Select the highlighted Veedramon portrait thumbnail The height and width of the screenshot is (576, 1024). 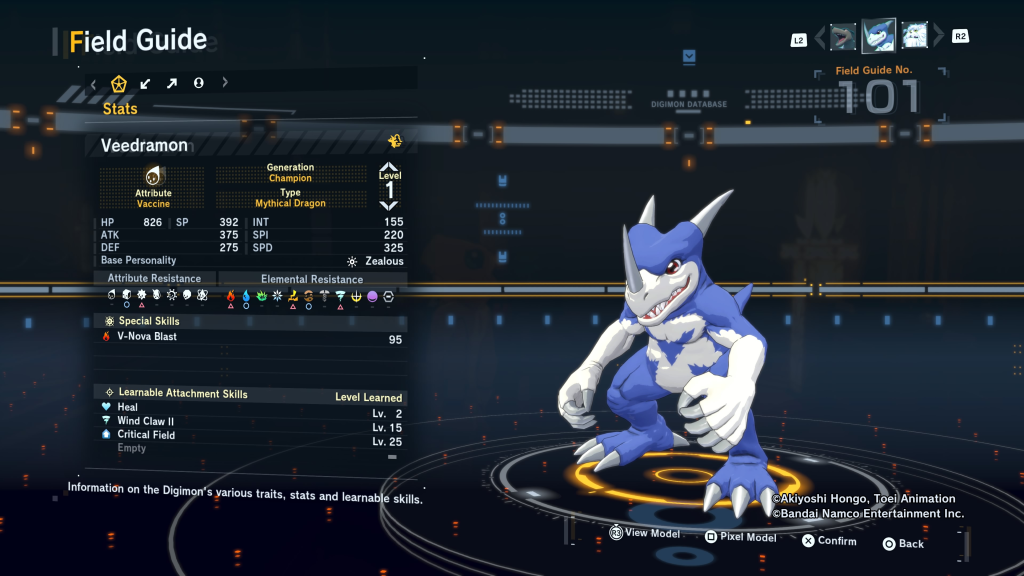tap(878, 37)
